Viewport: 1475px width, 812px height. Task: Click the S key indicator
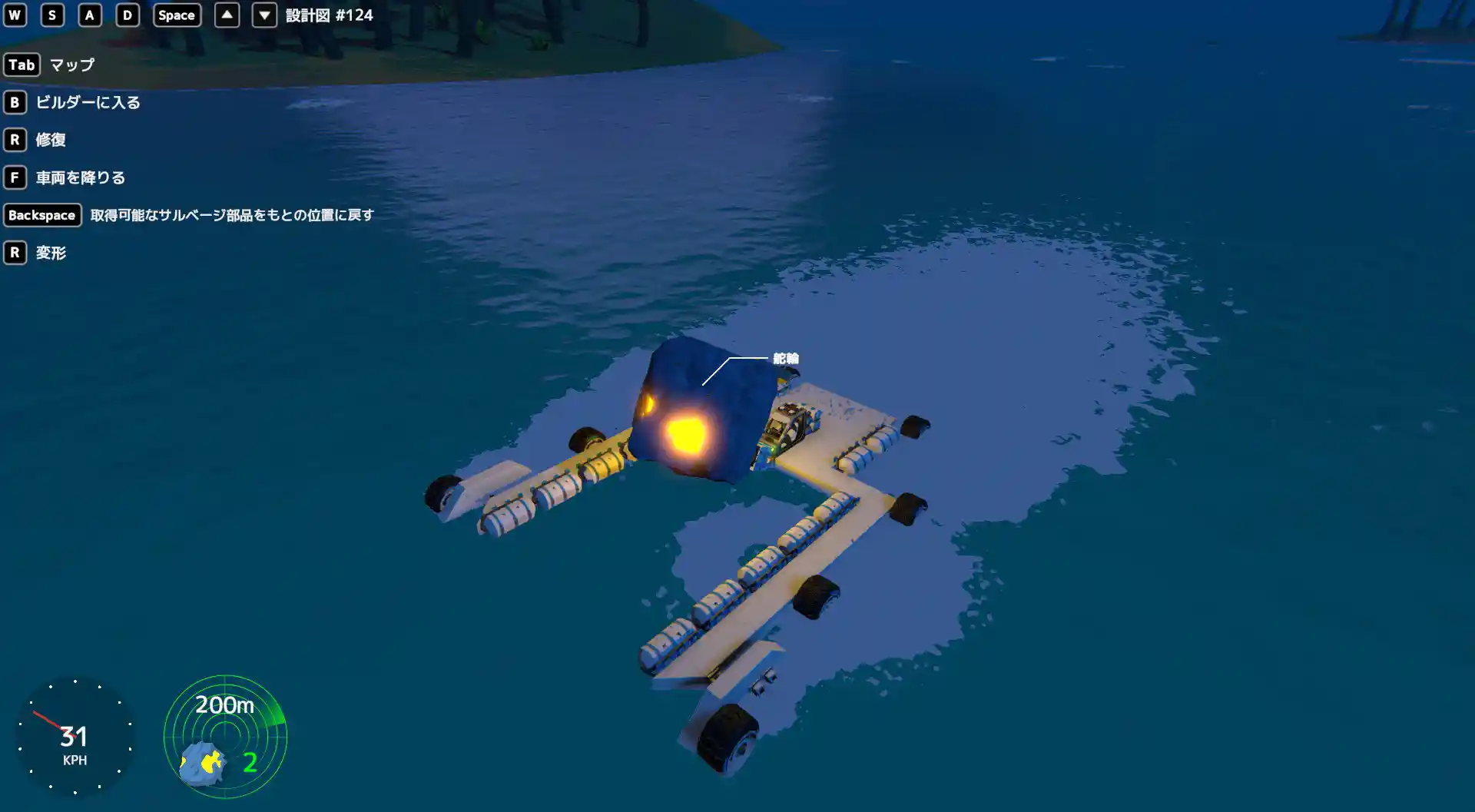tap(51, 15)
